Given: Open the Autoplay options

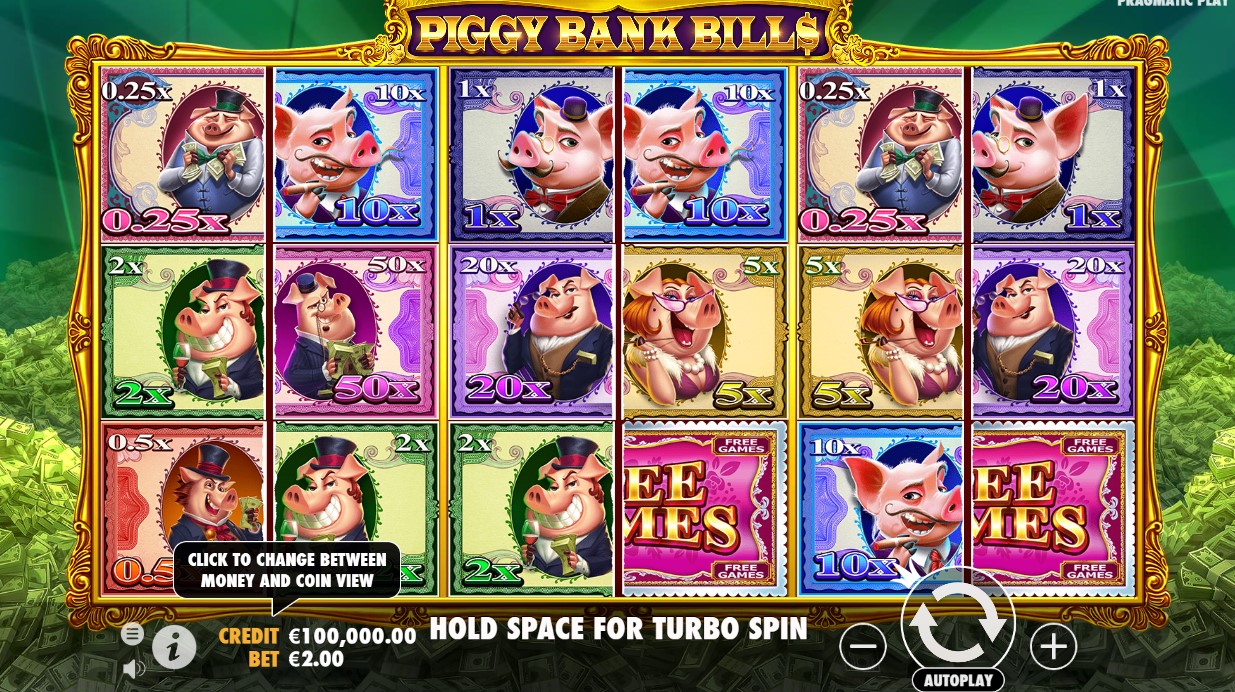Looking at the screenshot, I should click(957, 680).
